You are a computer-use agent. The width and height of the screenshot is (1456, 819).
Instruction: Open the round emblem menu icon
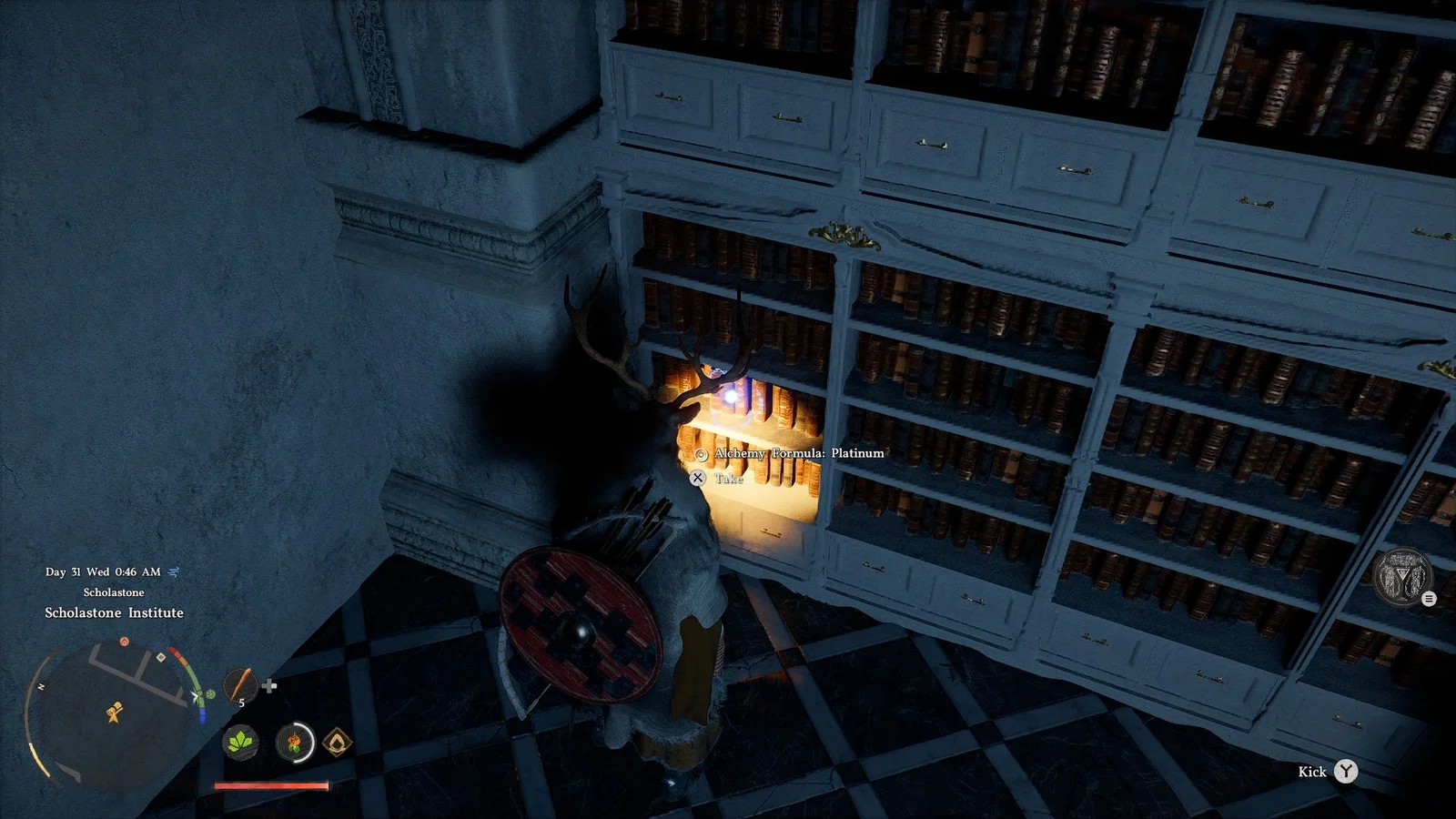click(1402, 577)
